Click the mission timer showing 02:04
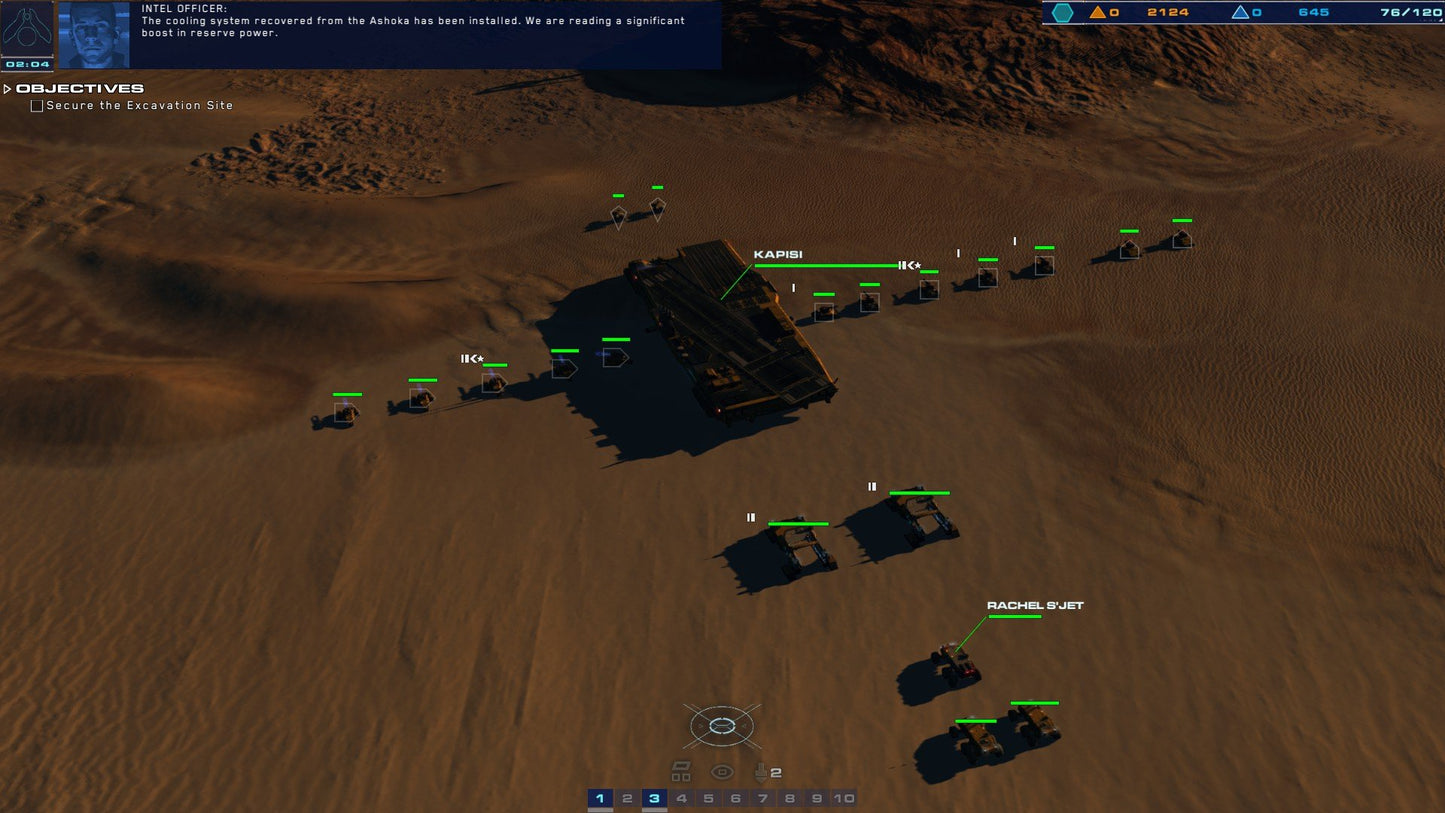 27,64
